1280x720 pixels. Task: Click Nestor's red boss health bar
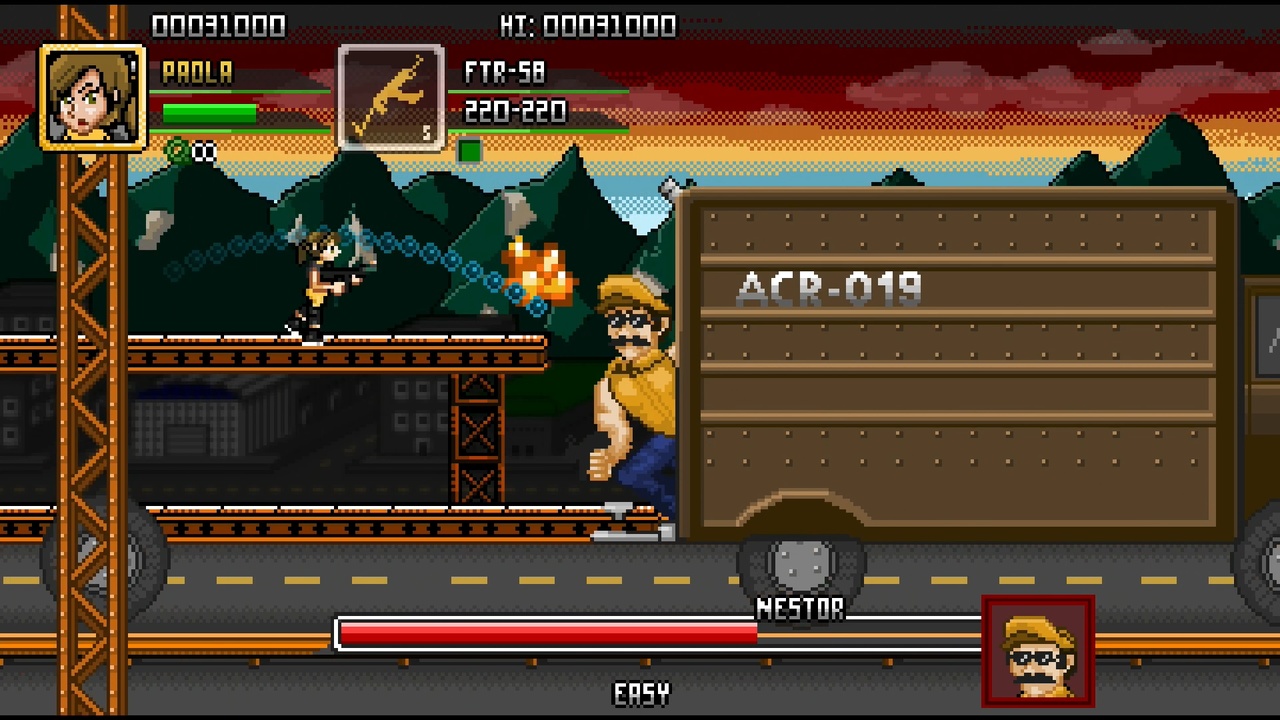[550, 633]
